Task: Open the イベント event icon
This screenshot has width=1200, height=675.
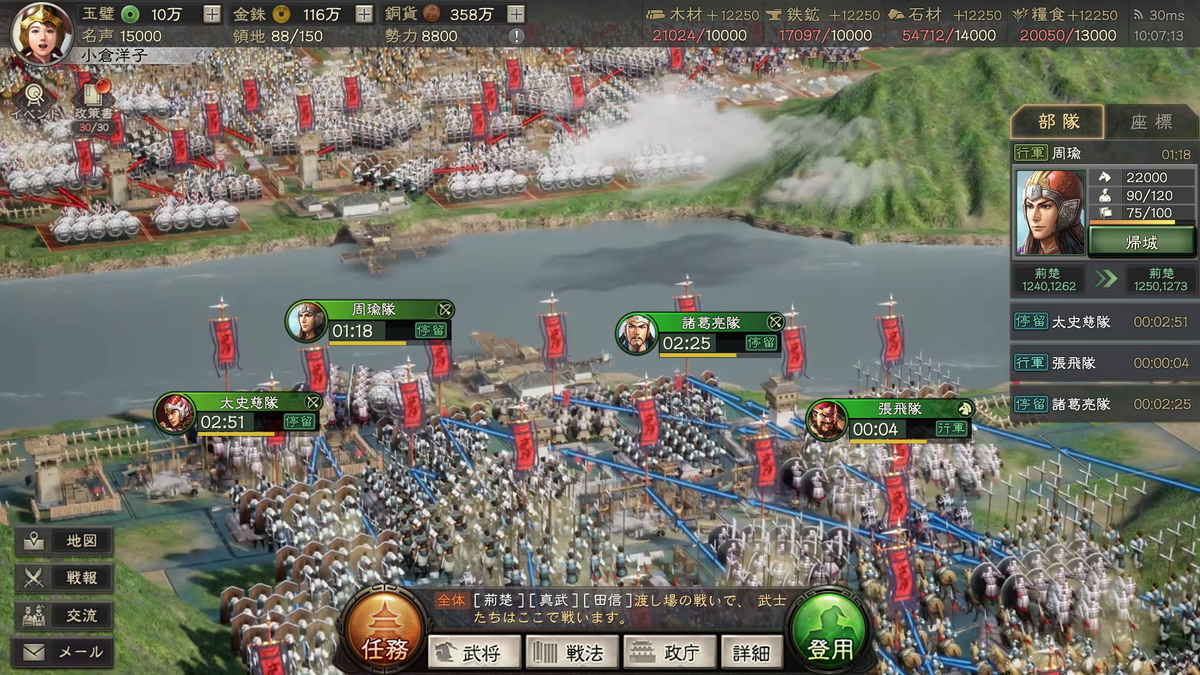Action: 35,101
